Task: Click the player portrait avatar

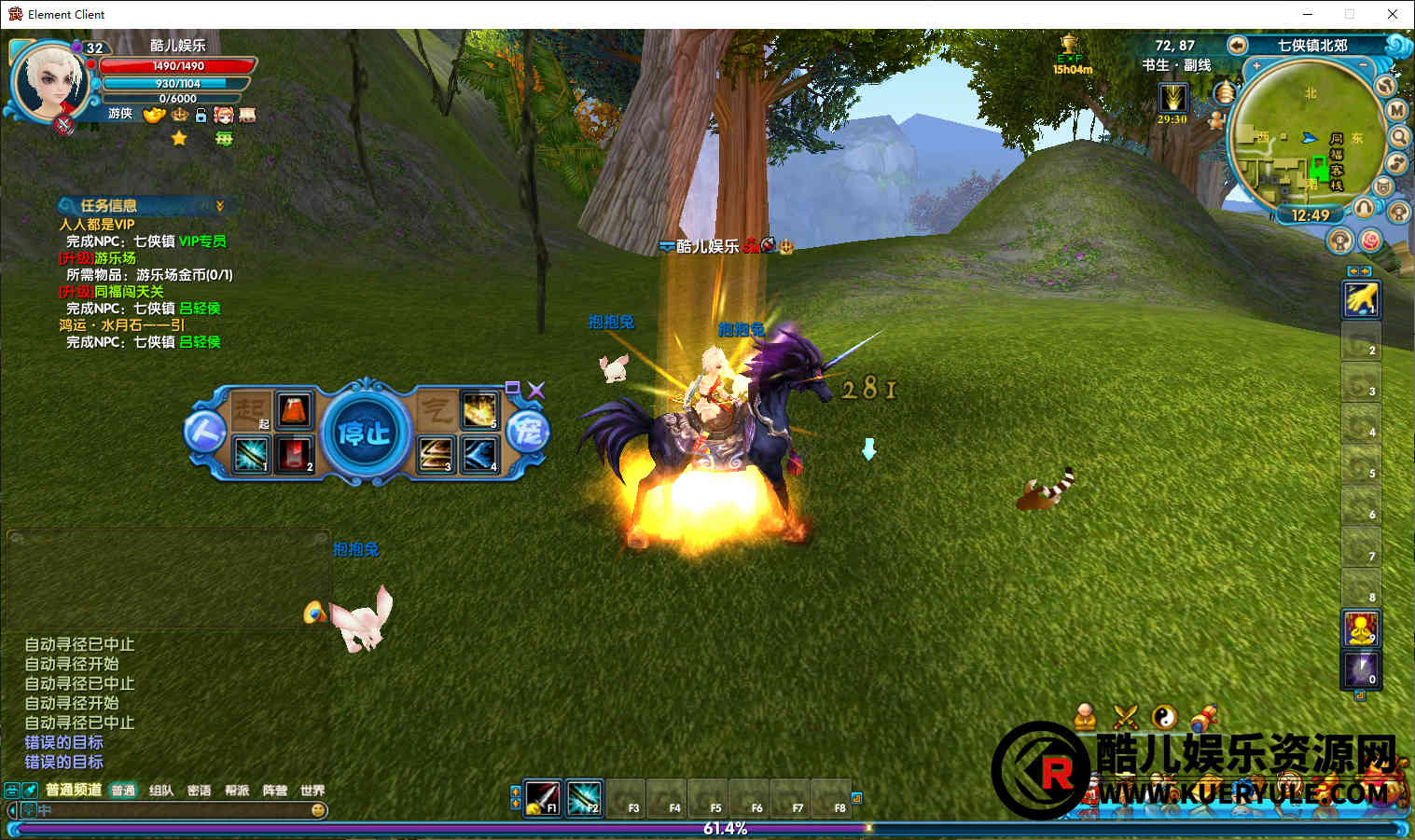Action: pos(49,81)
